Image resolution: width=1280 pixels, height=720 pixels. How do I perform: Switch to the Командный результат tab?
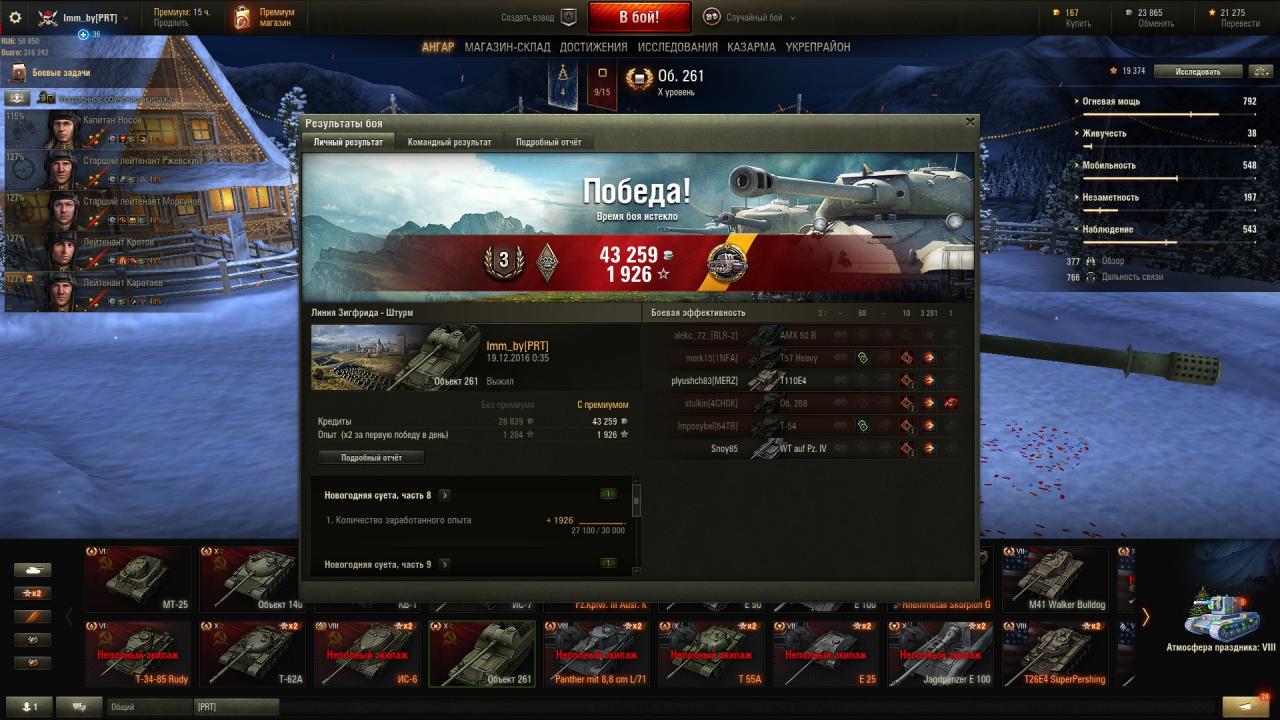449,142
